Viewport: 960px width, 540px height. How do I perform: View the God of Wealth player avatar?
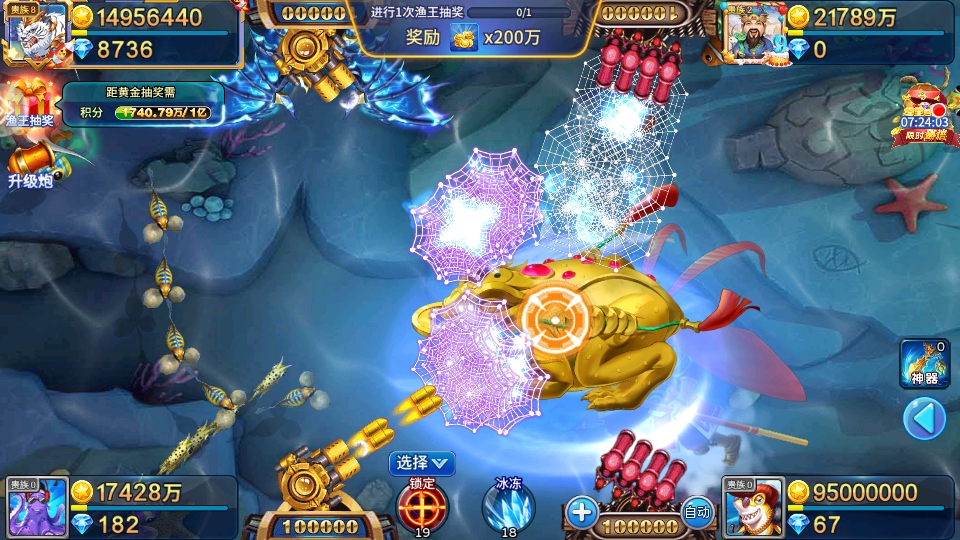(752, 34)
